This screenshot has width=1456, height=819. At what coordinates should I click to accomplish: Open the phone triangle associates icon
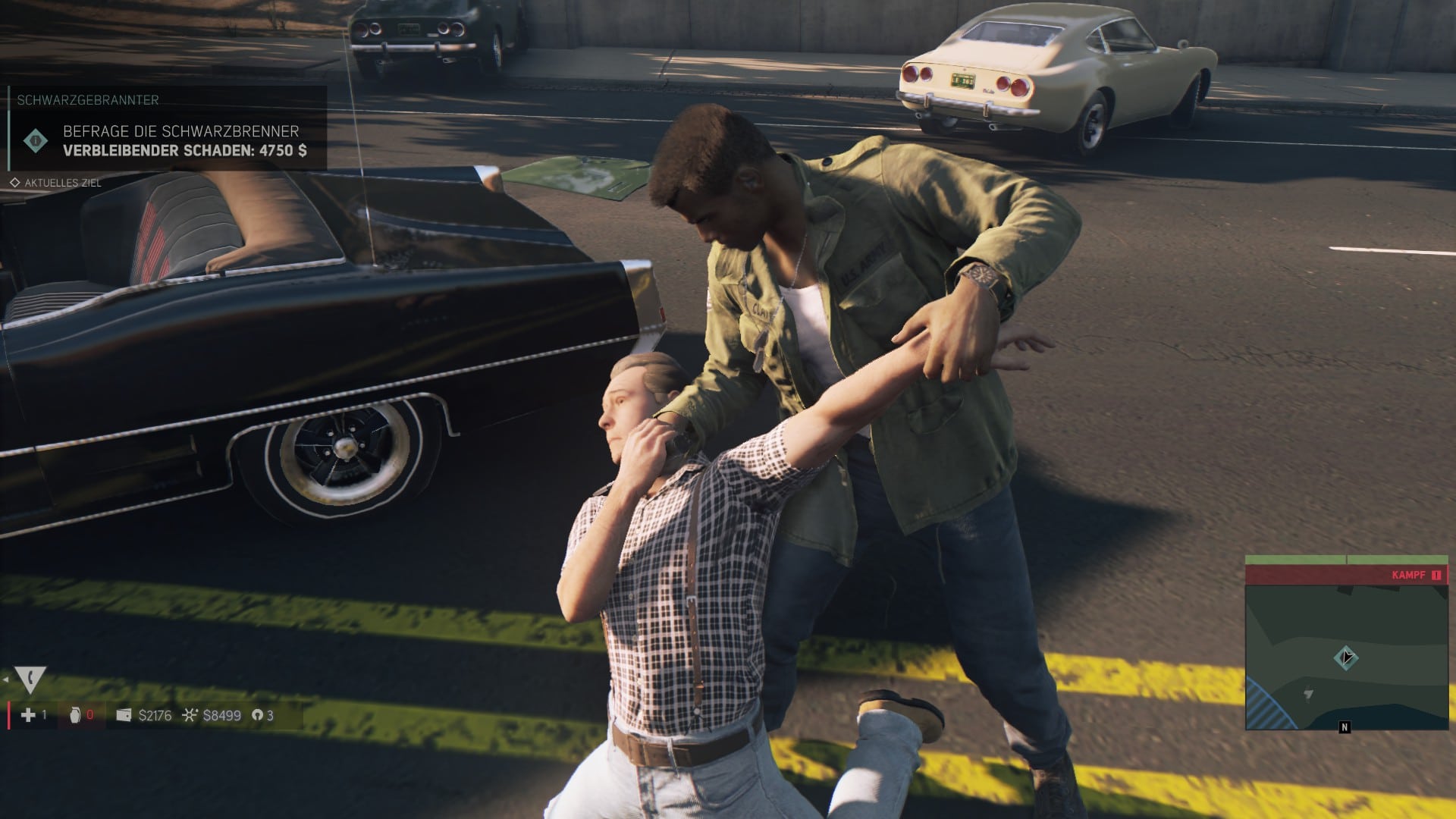pos(30,679)
